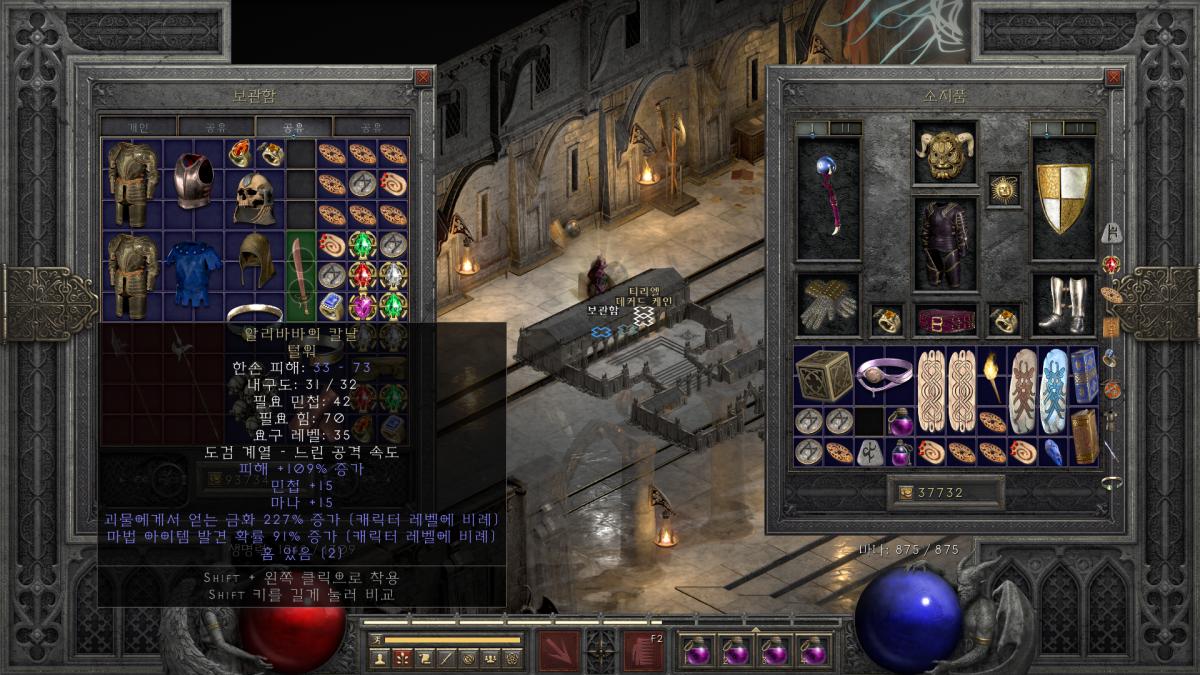Viewport: 1200px width, 675px height.
Task: Pick up the Horadric Cube in inventory
Action: pos(824,376)
